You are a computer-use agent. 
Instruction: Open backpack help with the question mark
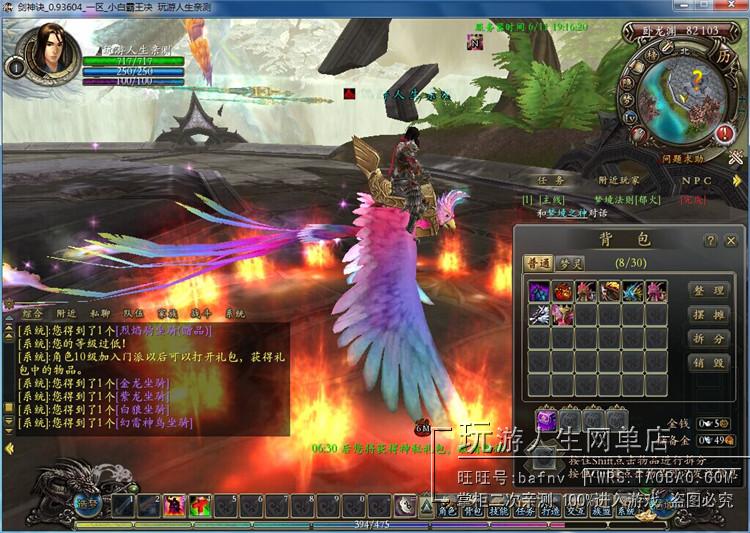710,241
